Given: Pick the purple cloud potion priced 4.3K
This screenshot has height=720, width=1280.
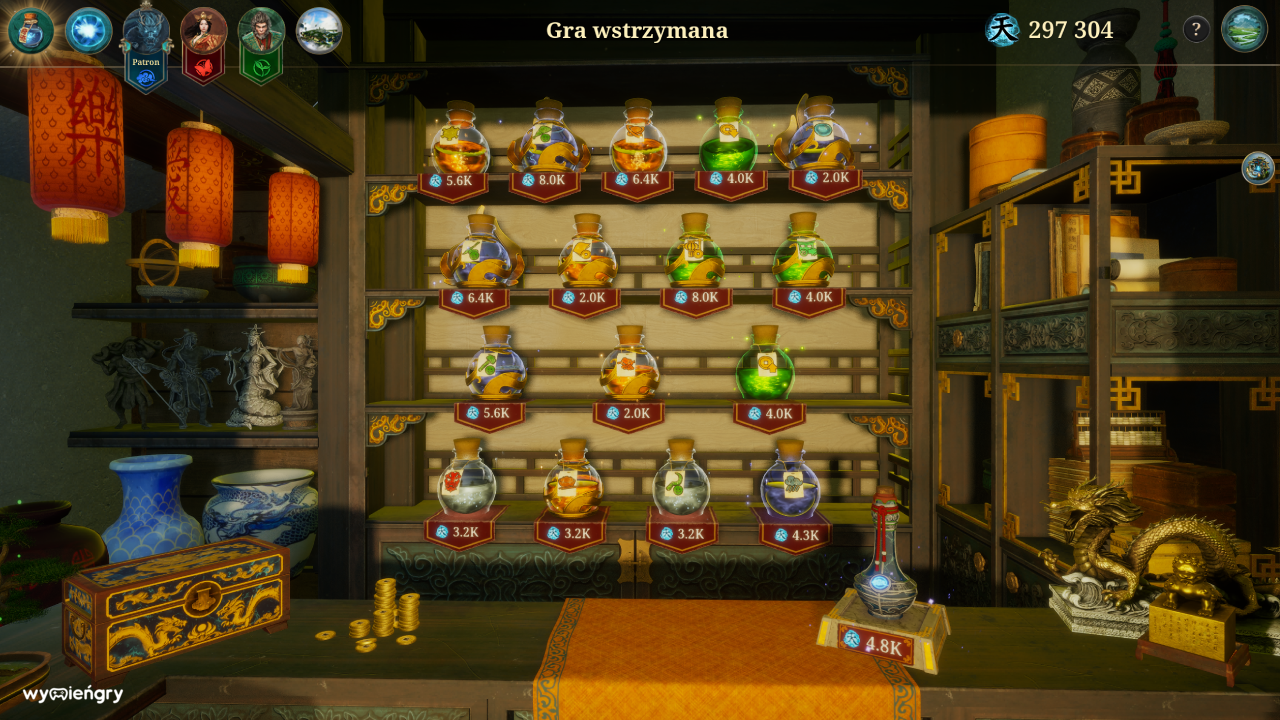Looking at the screenshot, I should tap(790, 484).
